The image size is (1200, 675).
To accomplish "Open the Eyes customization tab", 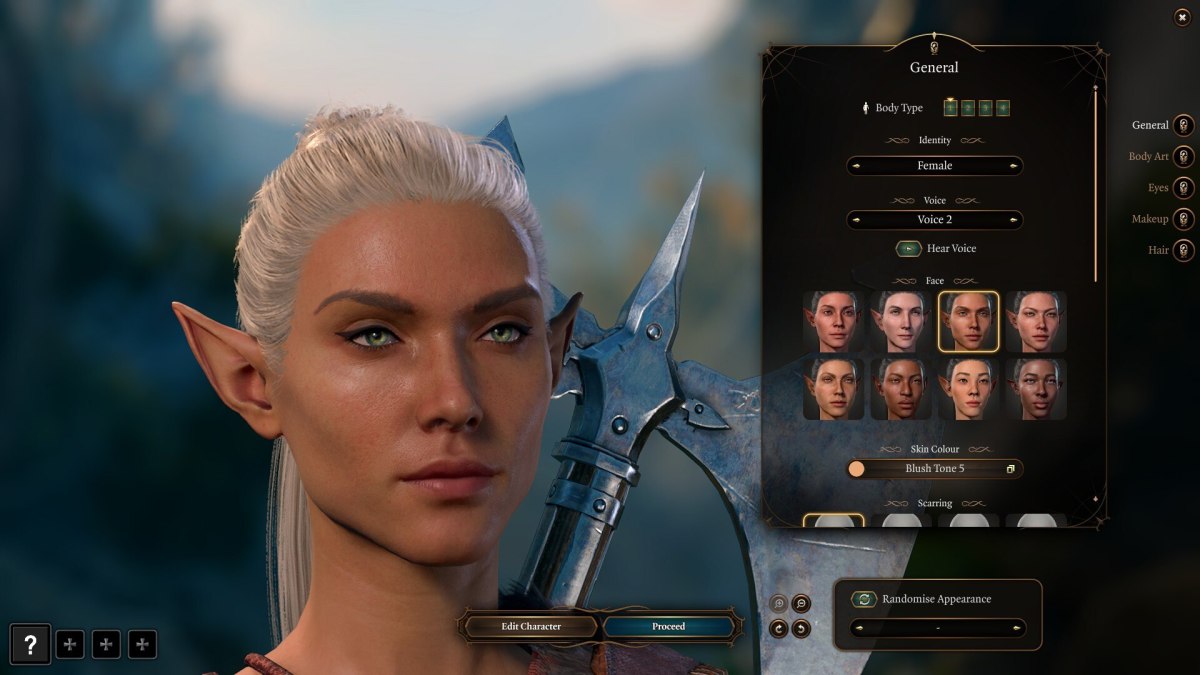I will click(1184, 188).
